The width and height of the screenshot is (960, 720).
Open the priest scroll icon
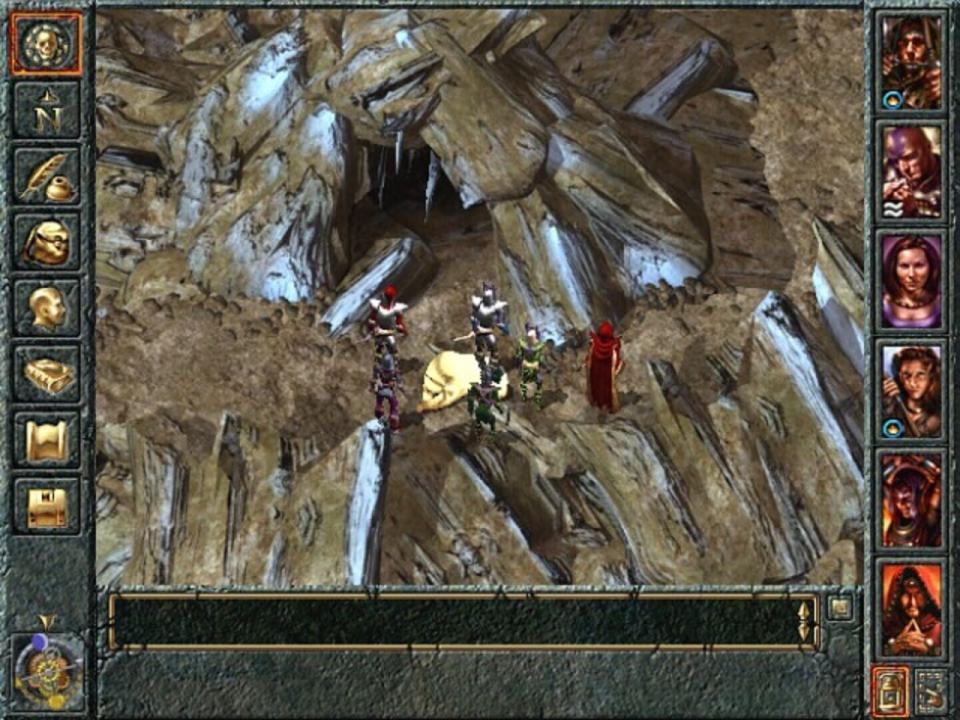click(47, 440)
